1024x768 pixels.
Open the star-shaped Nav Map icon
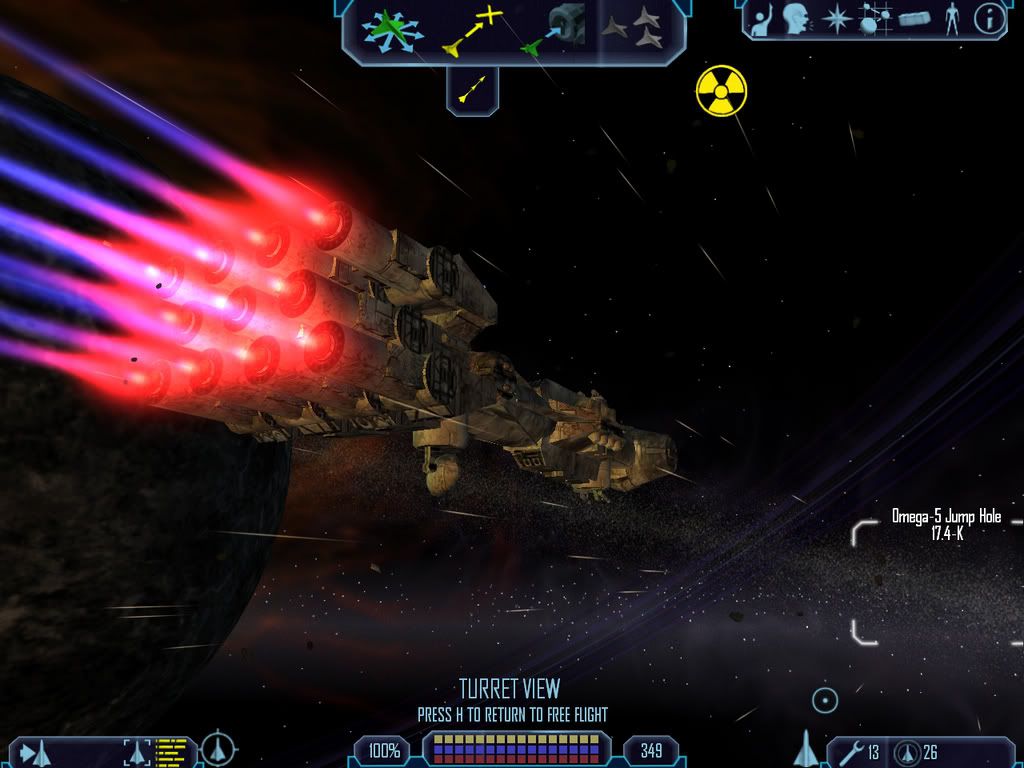836,20
